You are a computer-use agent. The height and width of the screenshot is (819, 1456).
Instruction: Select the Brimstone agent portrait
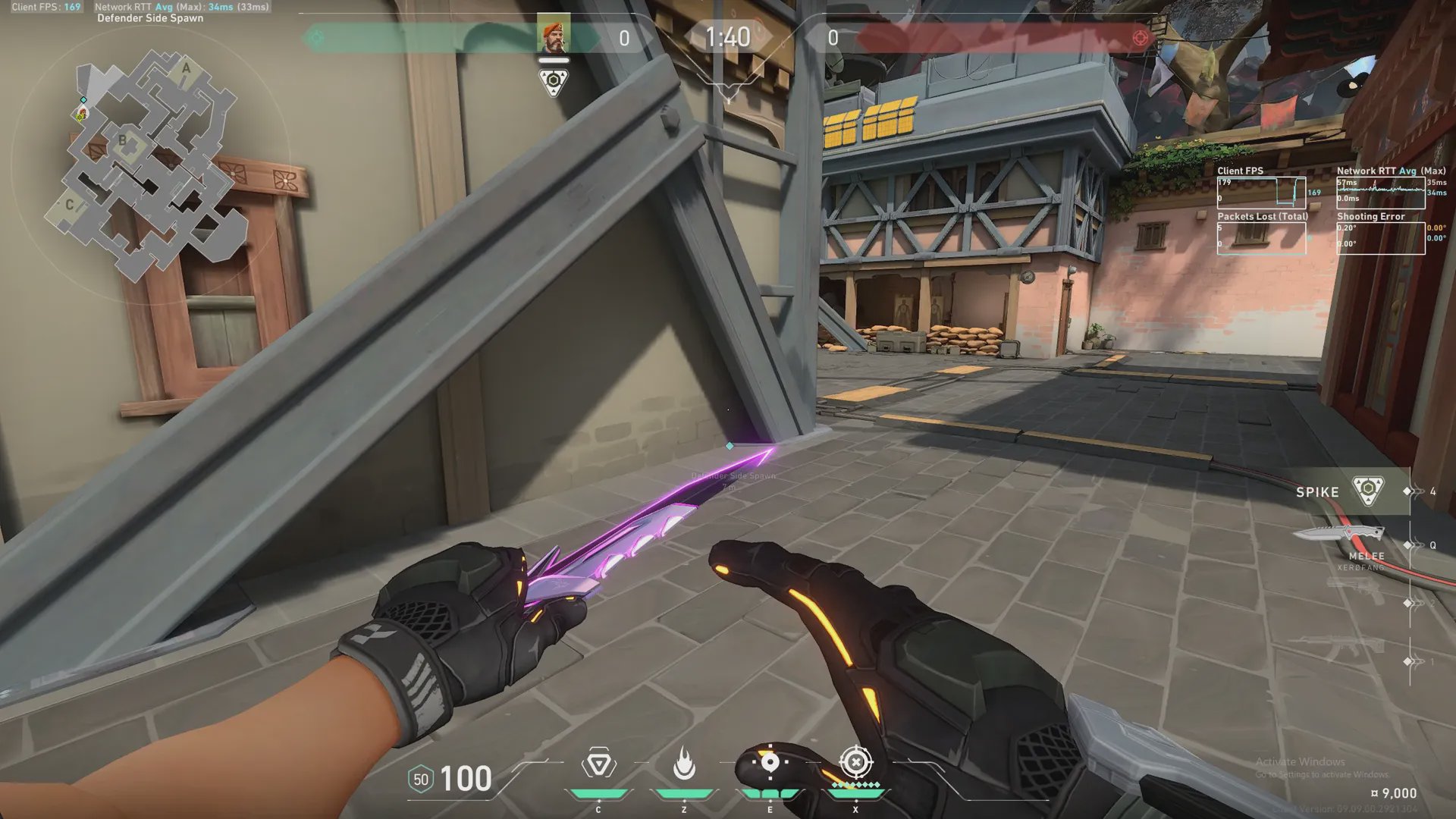(553, 34)
